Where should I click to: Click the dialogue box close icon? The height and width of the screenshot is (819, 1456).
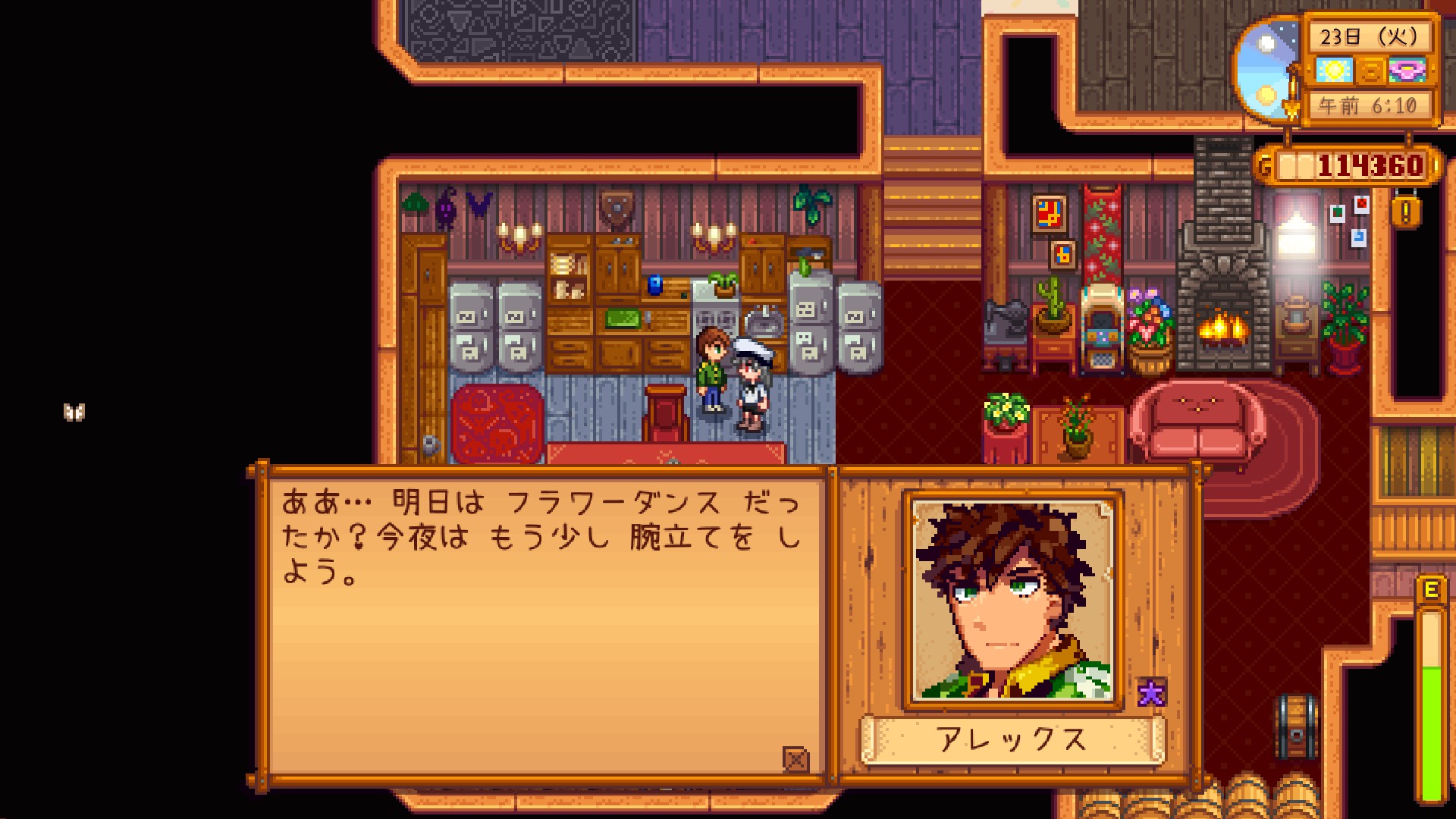(795, 758)
